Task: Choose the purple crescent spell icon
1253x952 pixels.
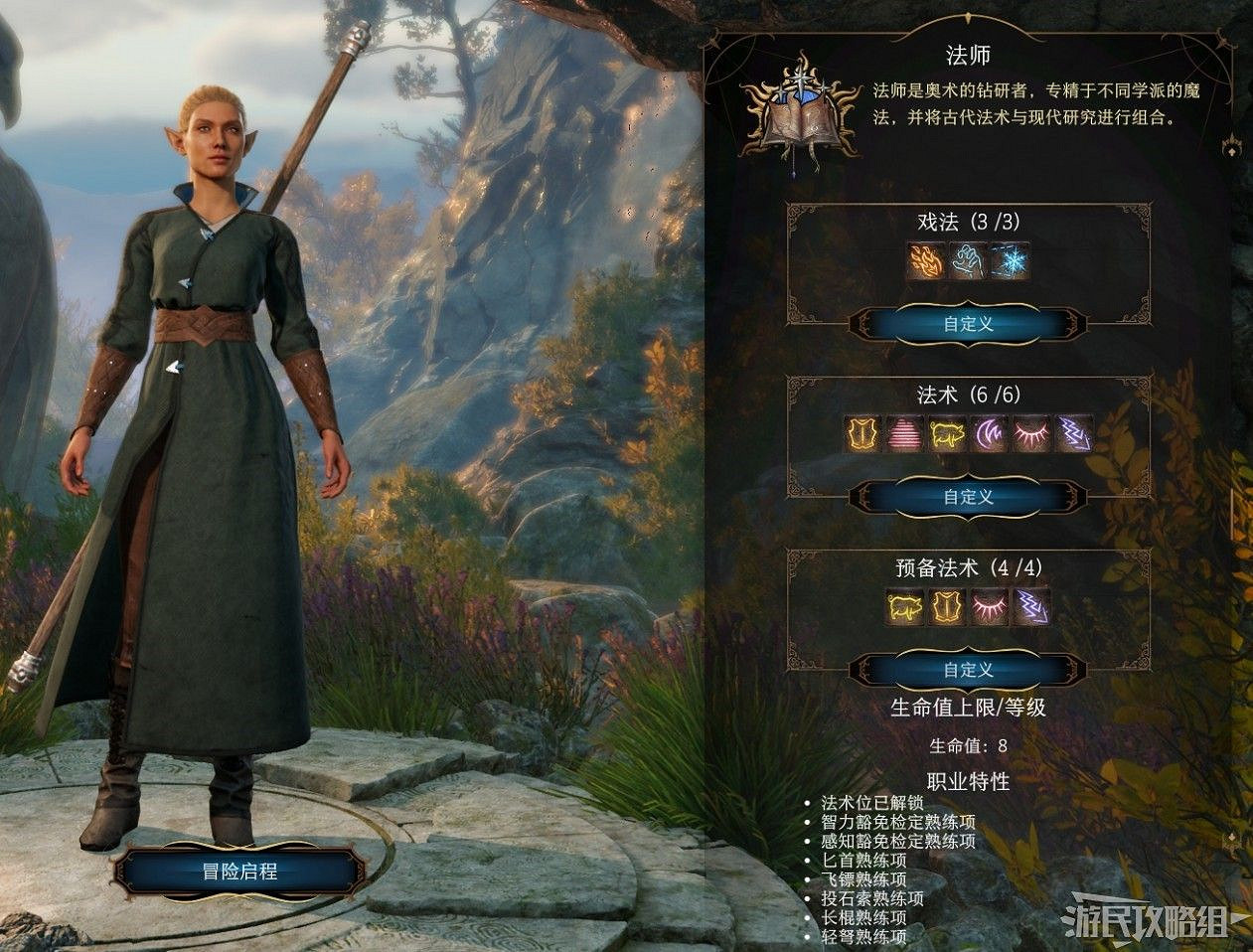Action: [989, 434]
